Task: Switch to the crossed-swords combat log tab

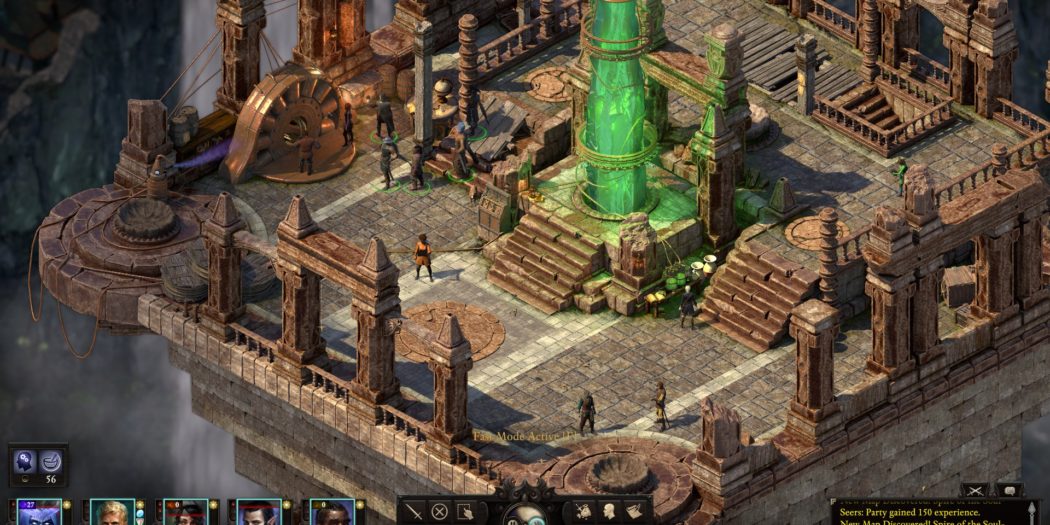Action: pyautogui.click(x=976, y=490)
